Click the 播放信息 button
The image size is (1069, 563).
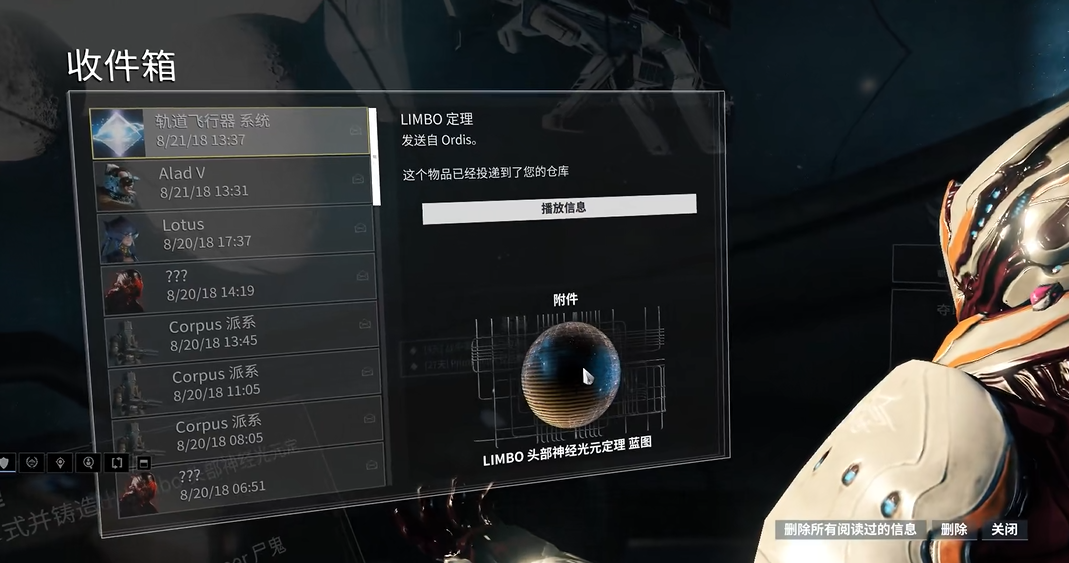559,208
